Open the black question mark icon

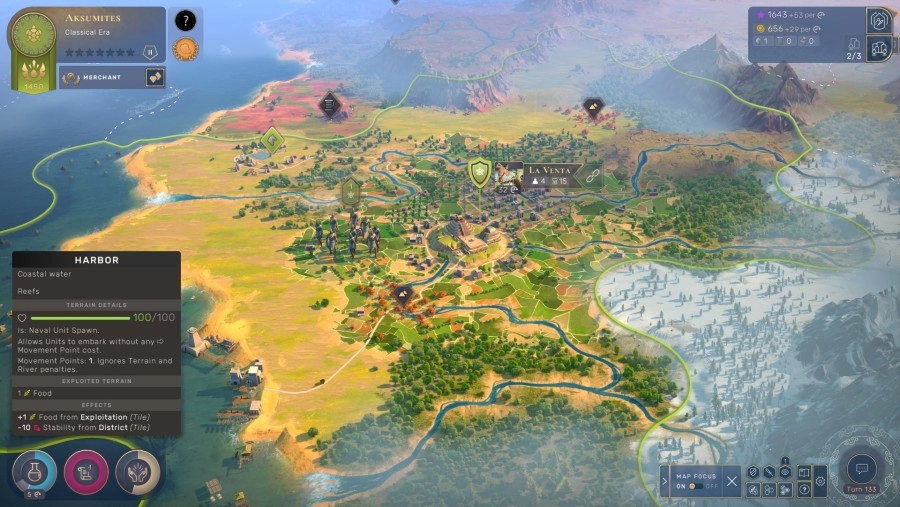(185, 20)
